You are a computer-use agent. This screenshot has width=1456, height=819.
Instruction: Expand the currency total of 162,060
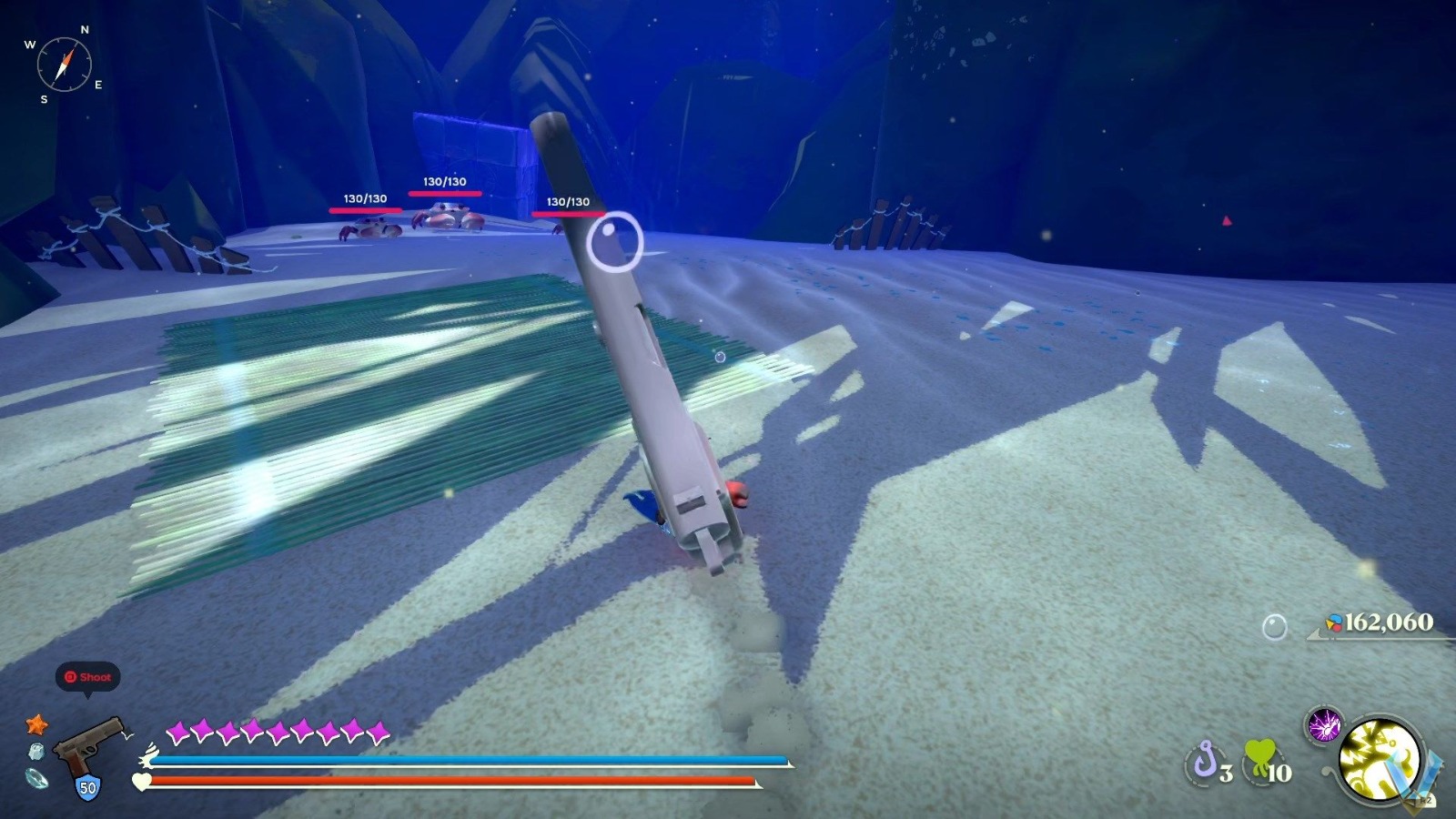[x=1390, y=624]
